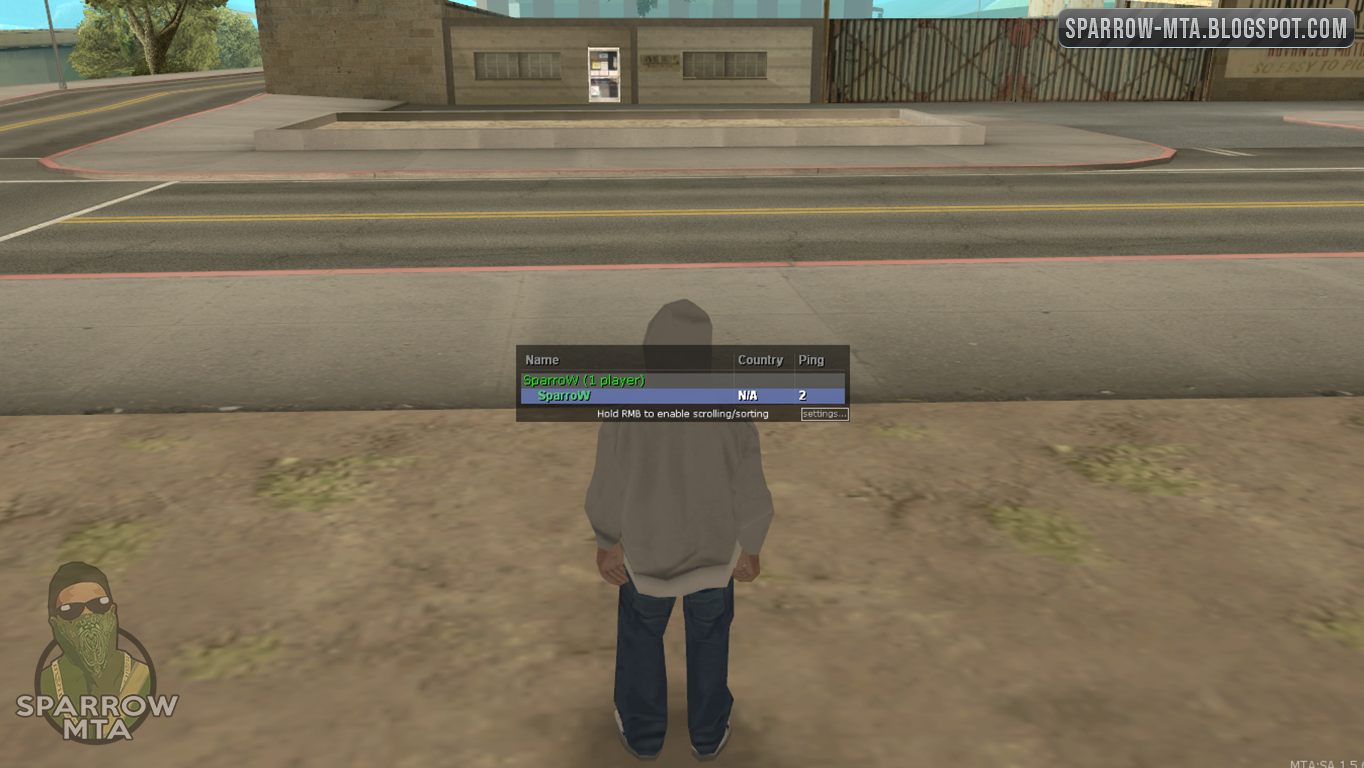Toggle sorting on the Country column header
The width and height of the screenshot is (1364, 768).
761,360
